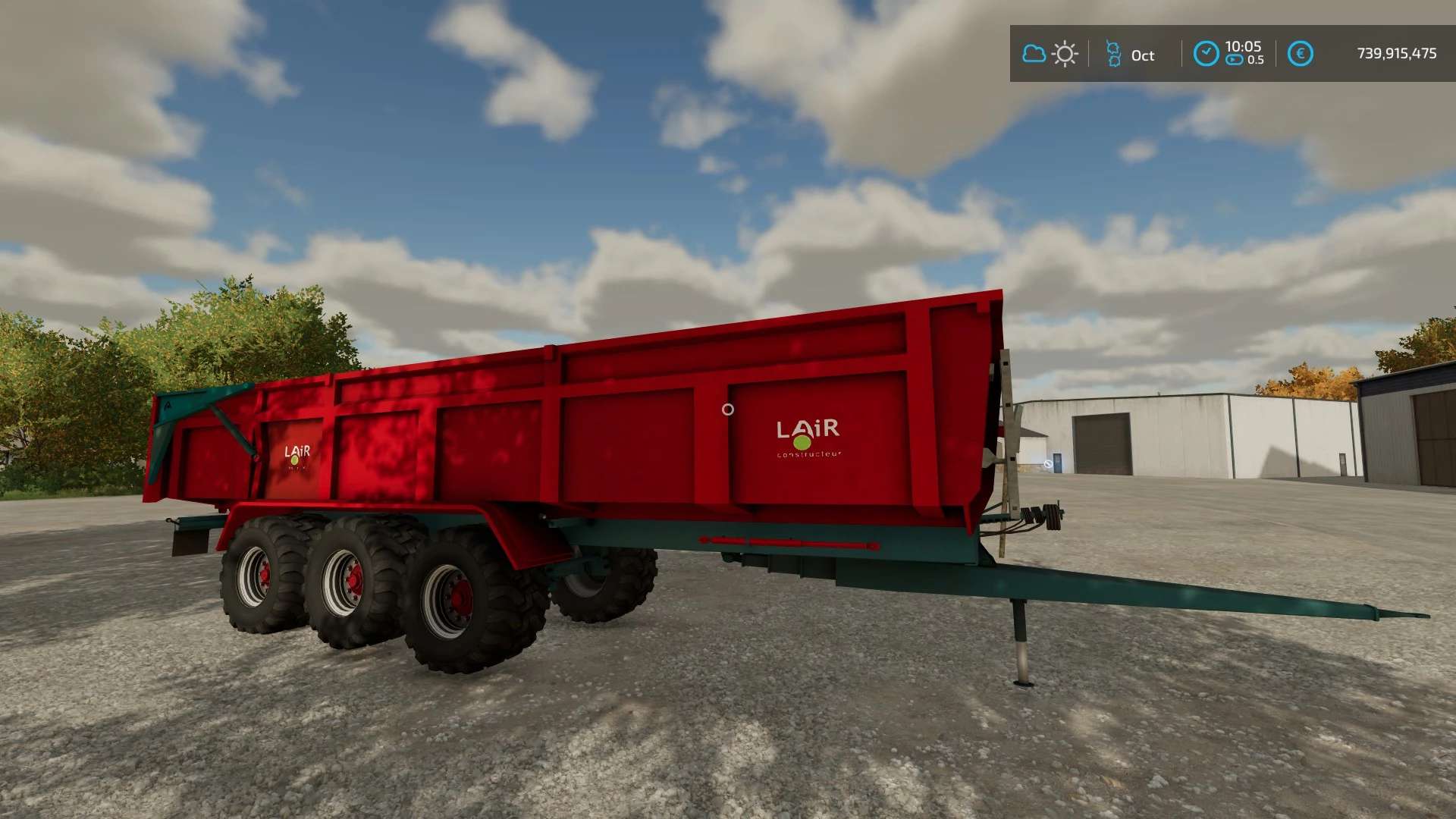Image resolution: width=1456 pixels, height=819 pixels.
Task: Click the cloud weather forecast icon
Action: pos(1034,54)
